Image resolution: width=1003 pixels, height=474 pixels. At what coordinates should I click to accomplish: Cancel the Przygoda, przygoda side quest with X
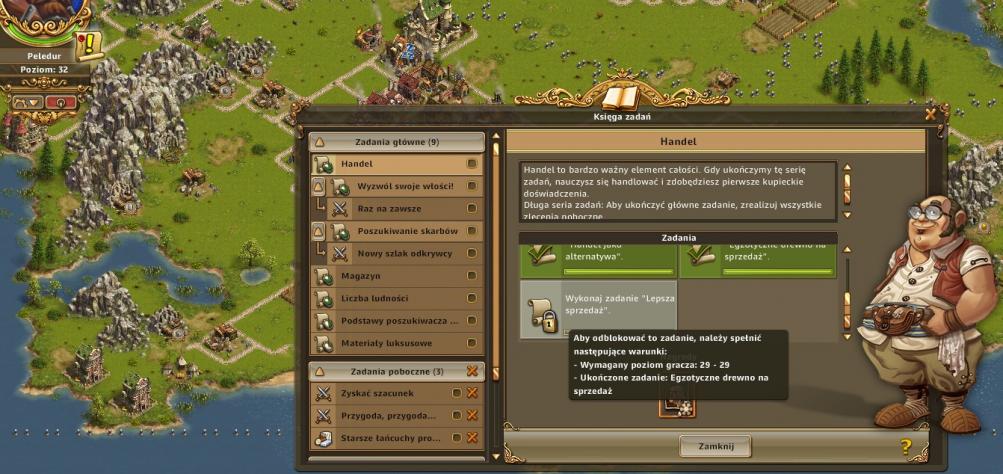[x=472, y=416]
